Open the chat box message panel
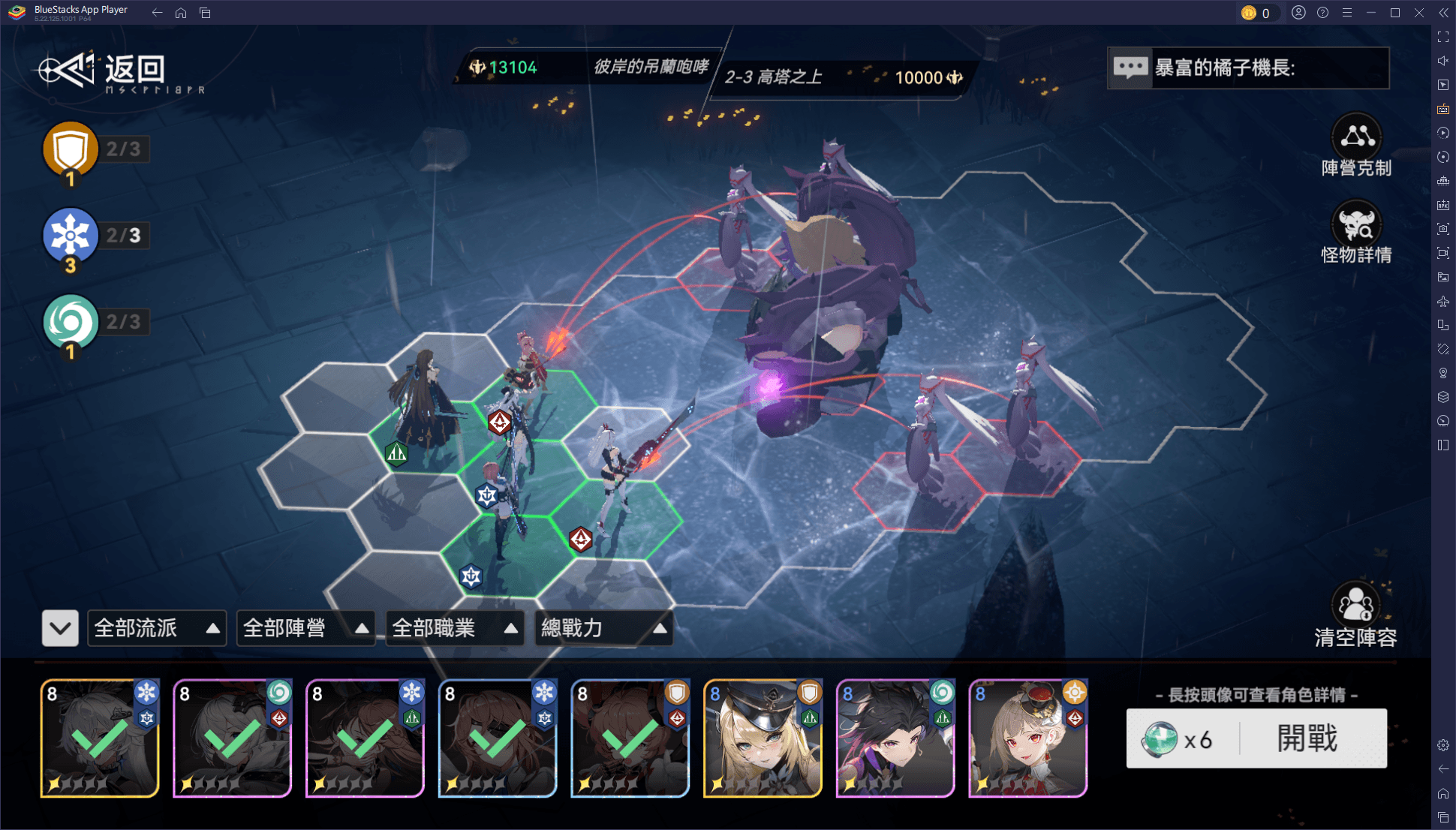Viewport: 1456px width, 830px height. click(1247, 68)
